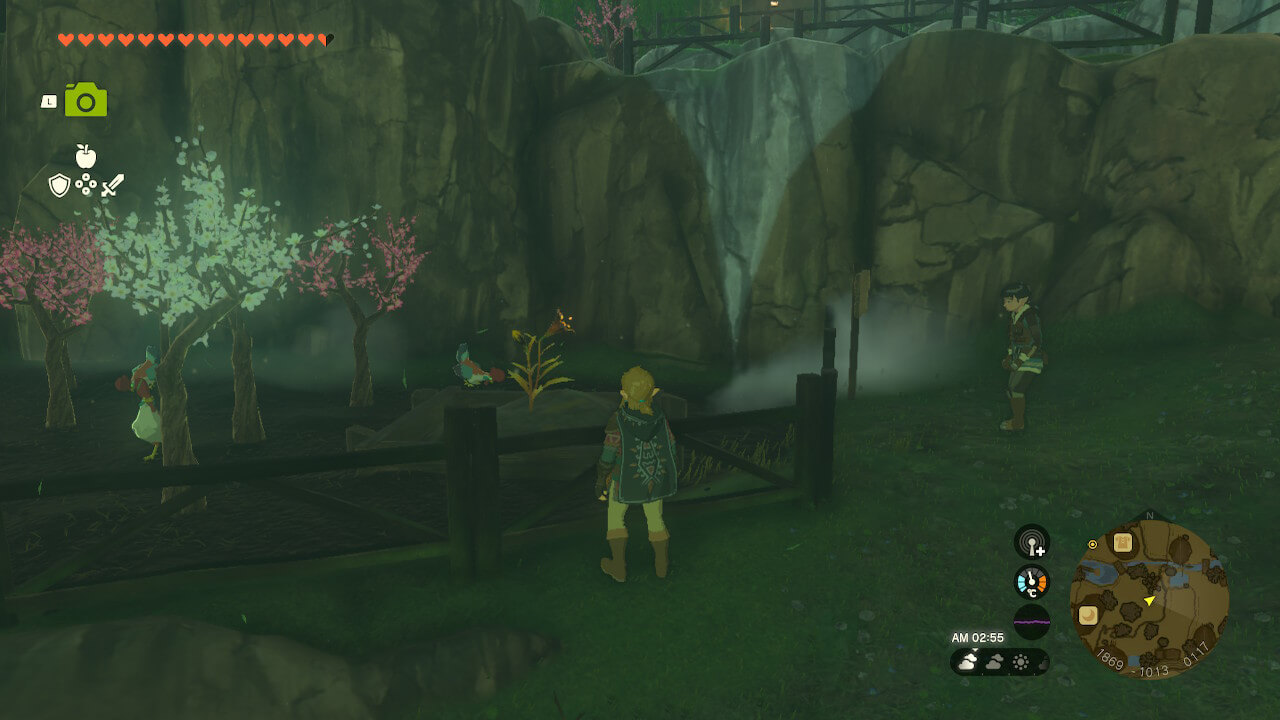
Task: Open the apple materials shortcut
Action: point(86,156)
